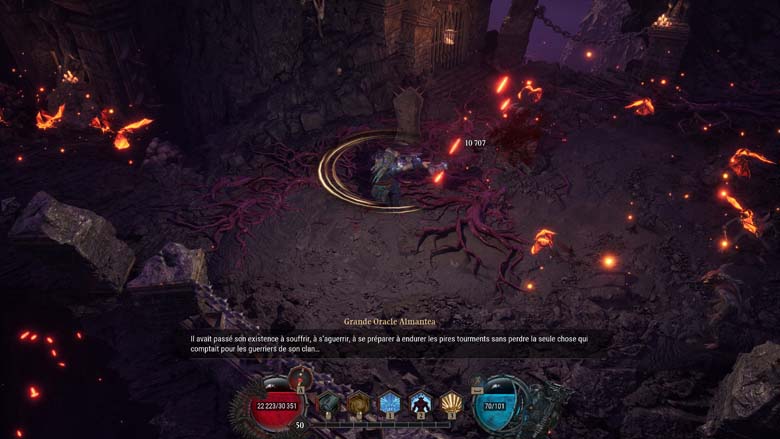The height and width of the screenshot is (439, 780).
Task: Select the dark green armor skill
Action: [x=329, y=403]
